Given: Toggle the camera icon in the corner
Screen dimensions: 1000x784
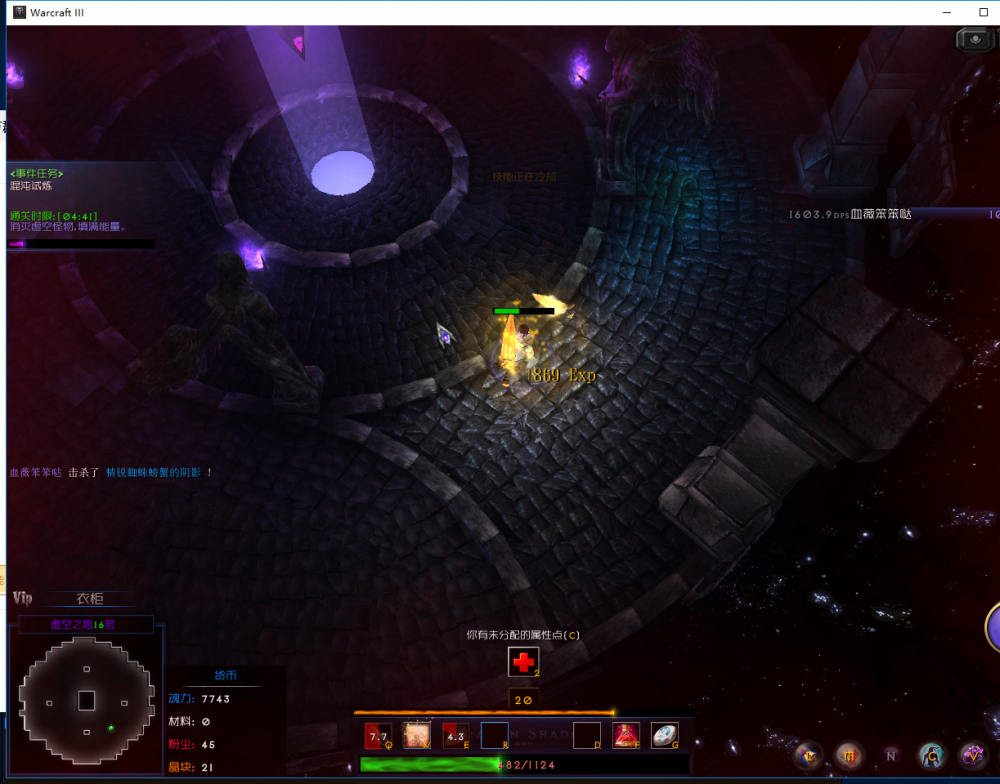Looking at the screenshot, I should point(973,40).
